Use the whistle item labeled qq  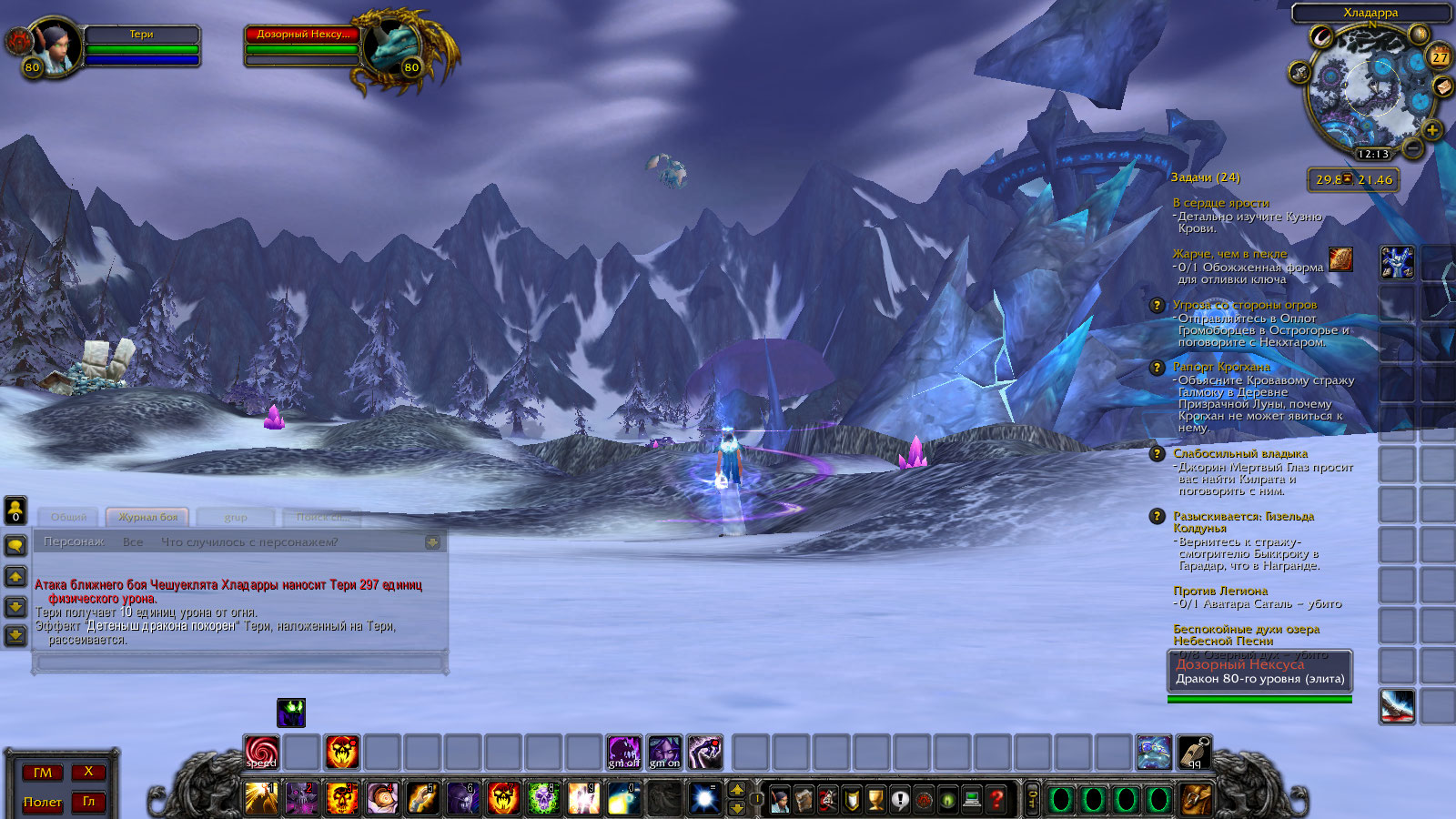pyautogui.click(x=1194, y=752)
